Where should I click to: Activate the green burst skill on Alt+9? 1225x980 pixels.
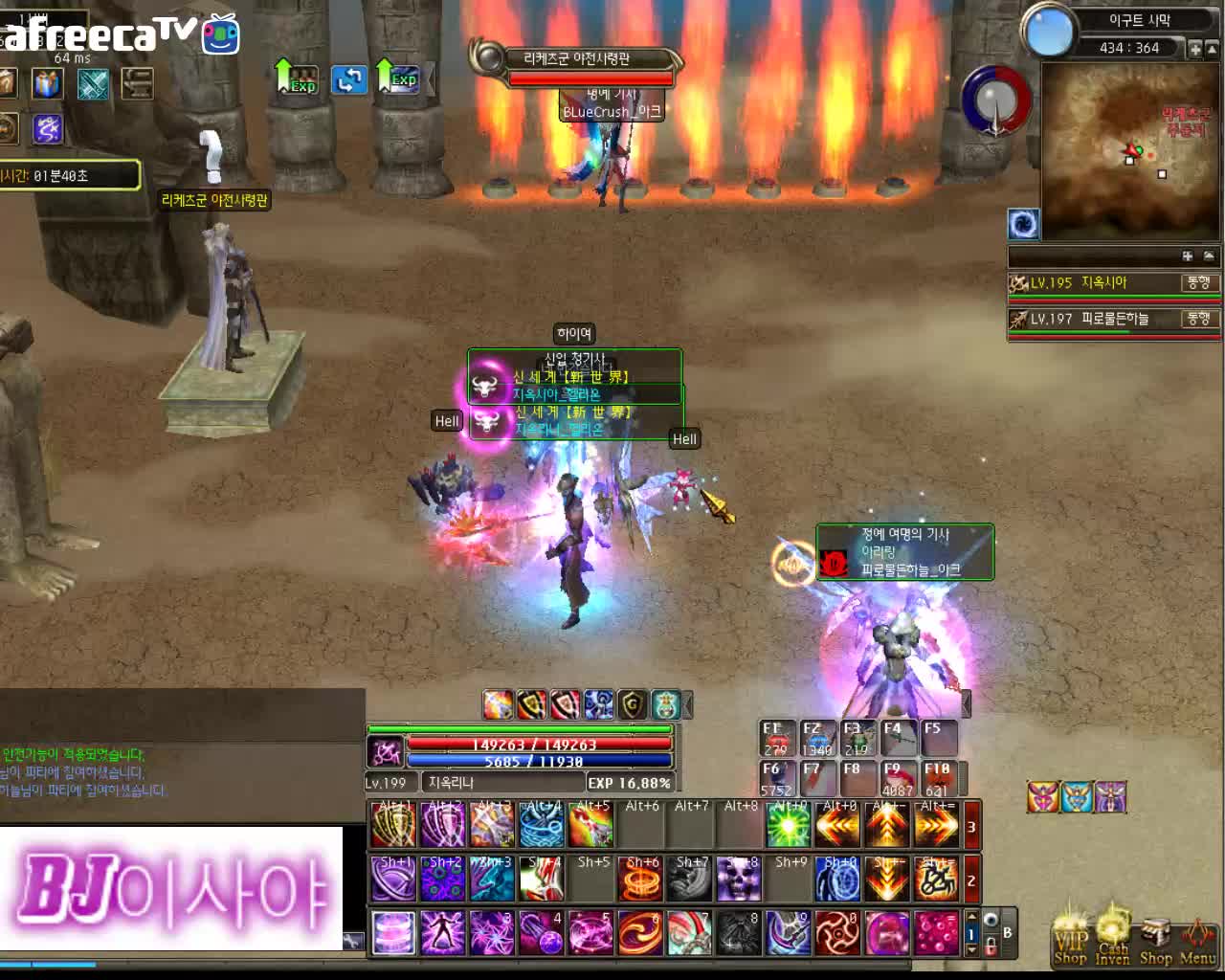[x=788, y=826]
